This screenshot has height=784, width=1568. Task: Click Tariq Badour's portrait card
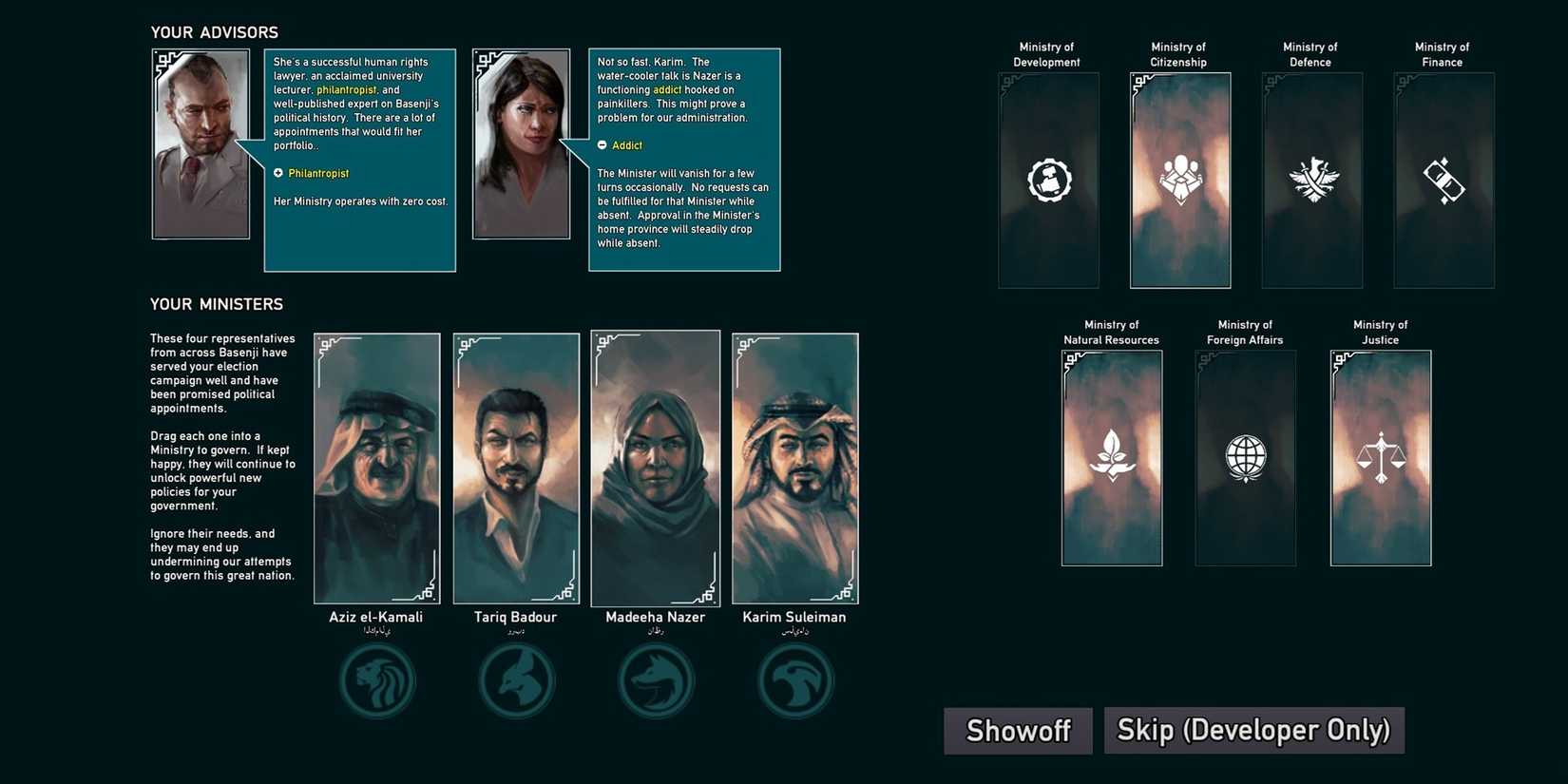pyautogui.click(x=516, y=468)
